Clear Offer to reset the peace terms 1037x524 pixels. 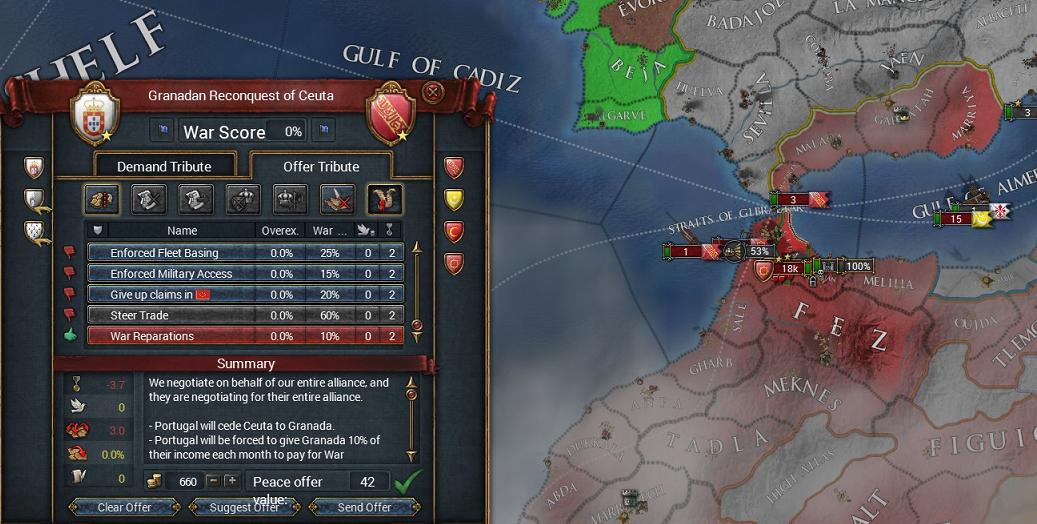tap(124, 507)
